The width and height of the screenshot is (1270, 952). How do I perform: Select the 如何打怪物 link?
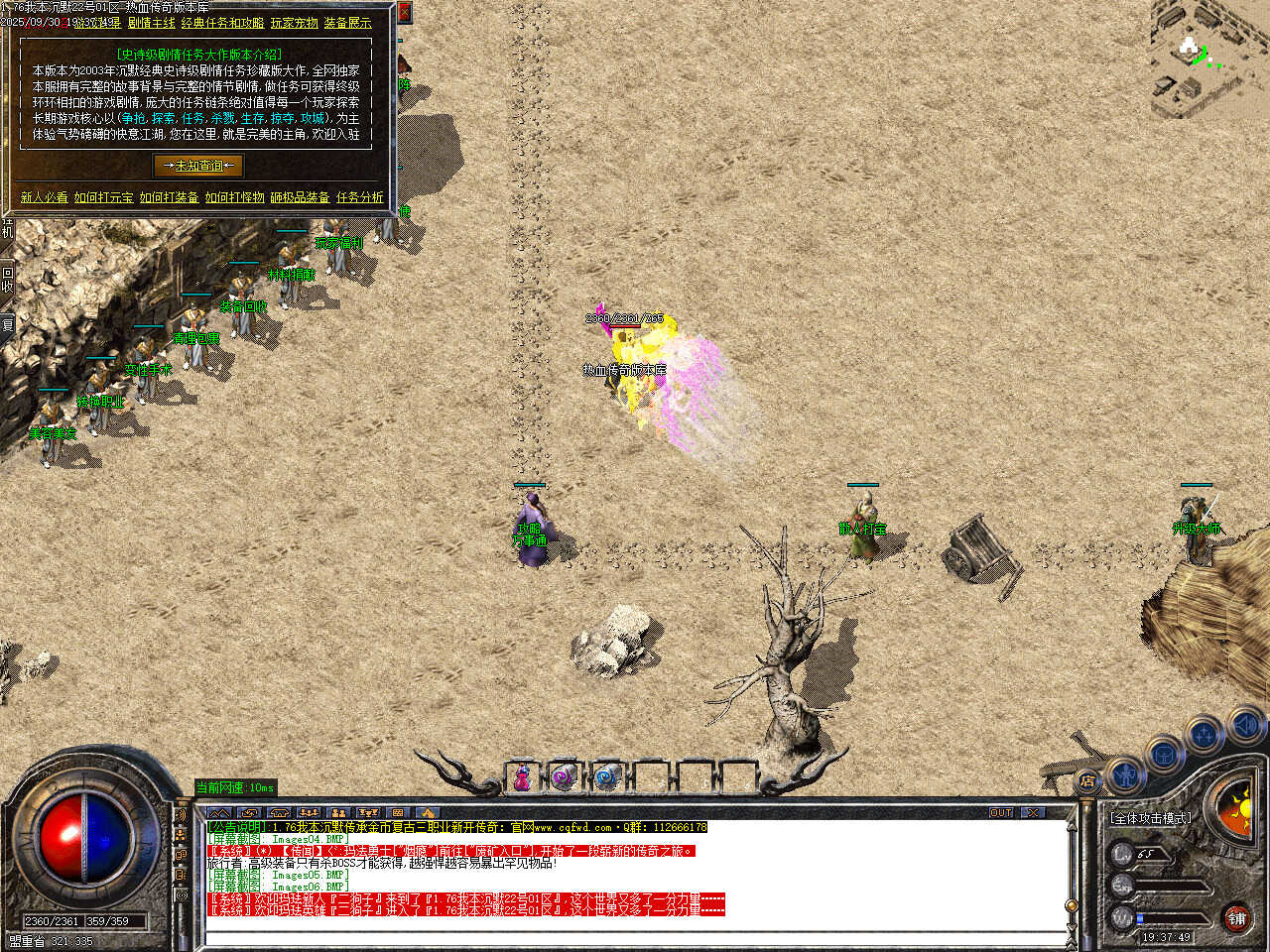[x=235, y=197]
